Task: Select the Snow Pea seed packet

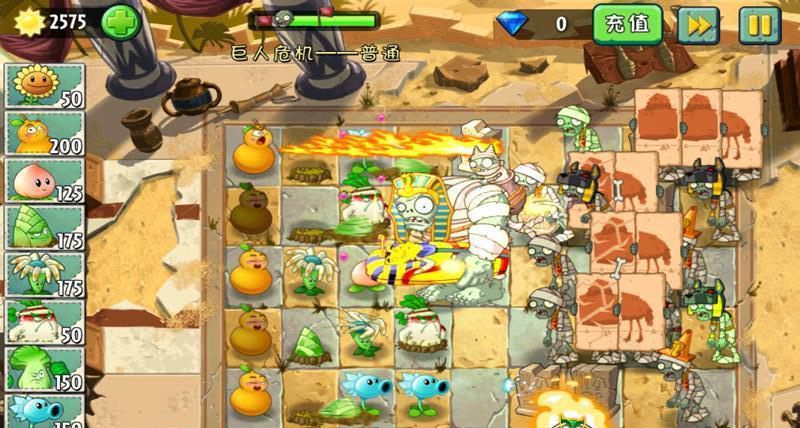Action: pos(46,411)
